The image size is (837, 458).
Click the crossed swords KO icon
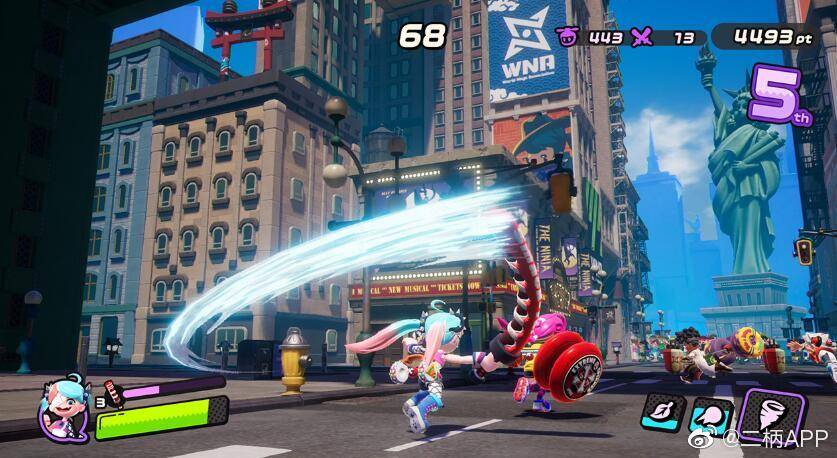(x=646, y=38)
